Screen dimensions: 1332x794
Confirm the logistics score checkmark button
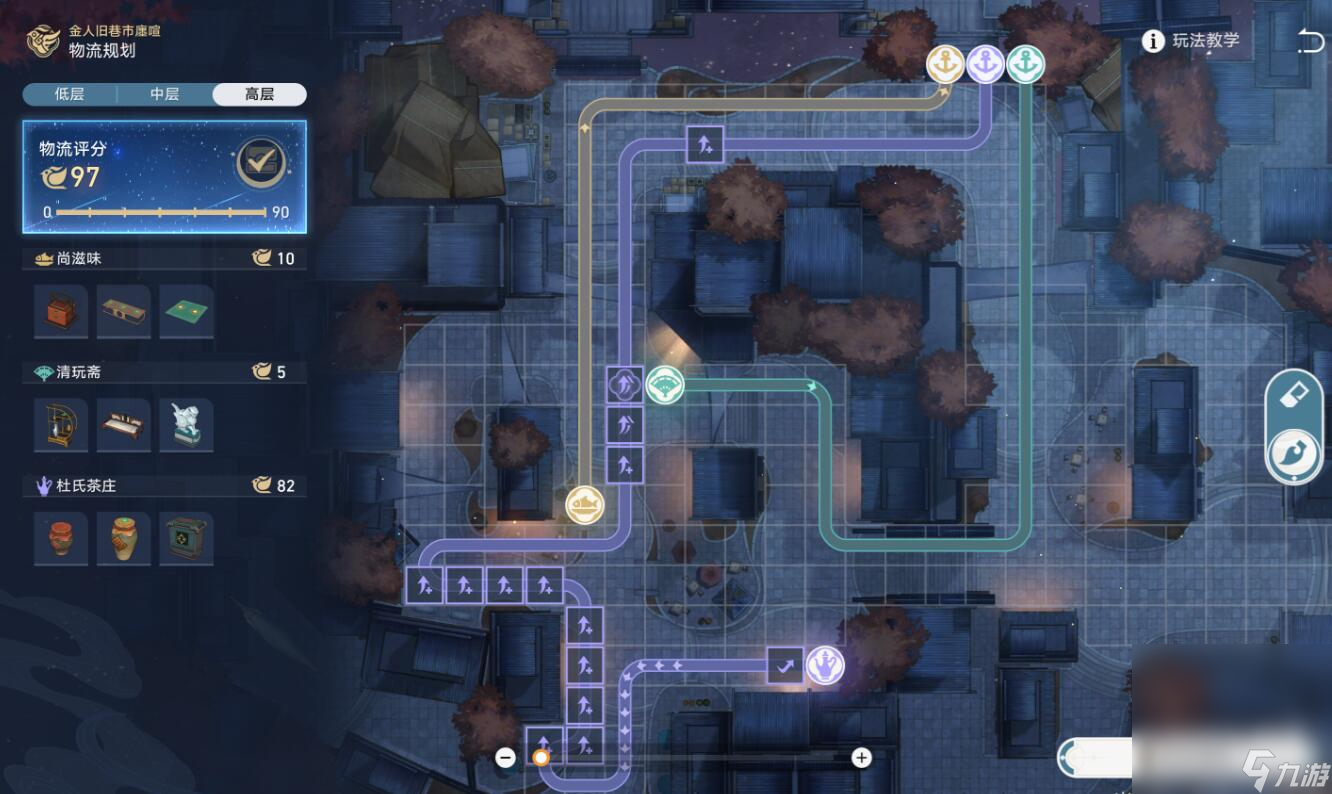[x=261, y=163]
